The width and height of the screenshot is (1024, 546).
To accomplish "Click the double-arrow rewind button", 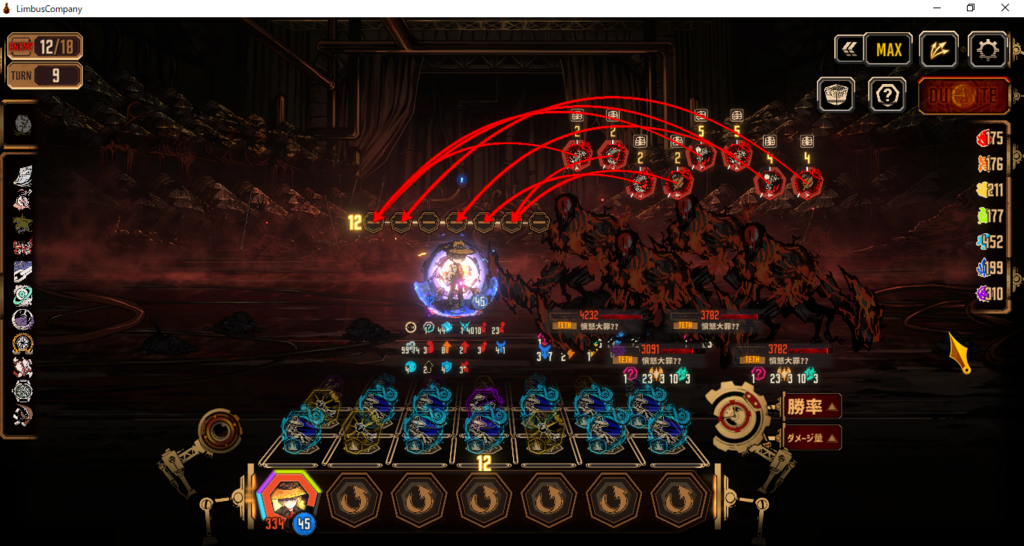I will pos(849,49).
